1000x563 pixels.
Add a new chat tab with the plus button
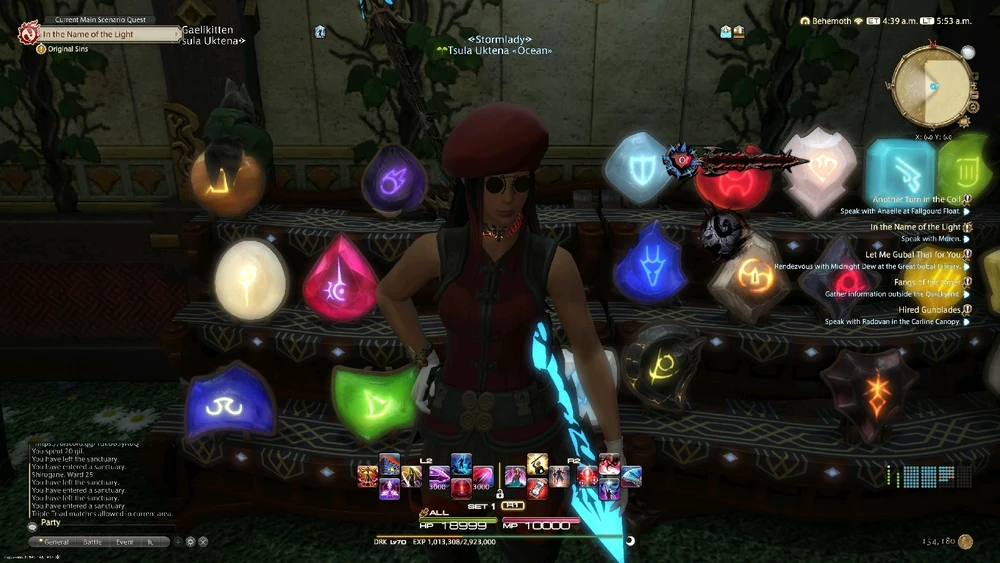(177, 541)
